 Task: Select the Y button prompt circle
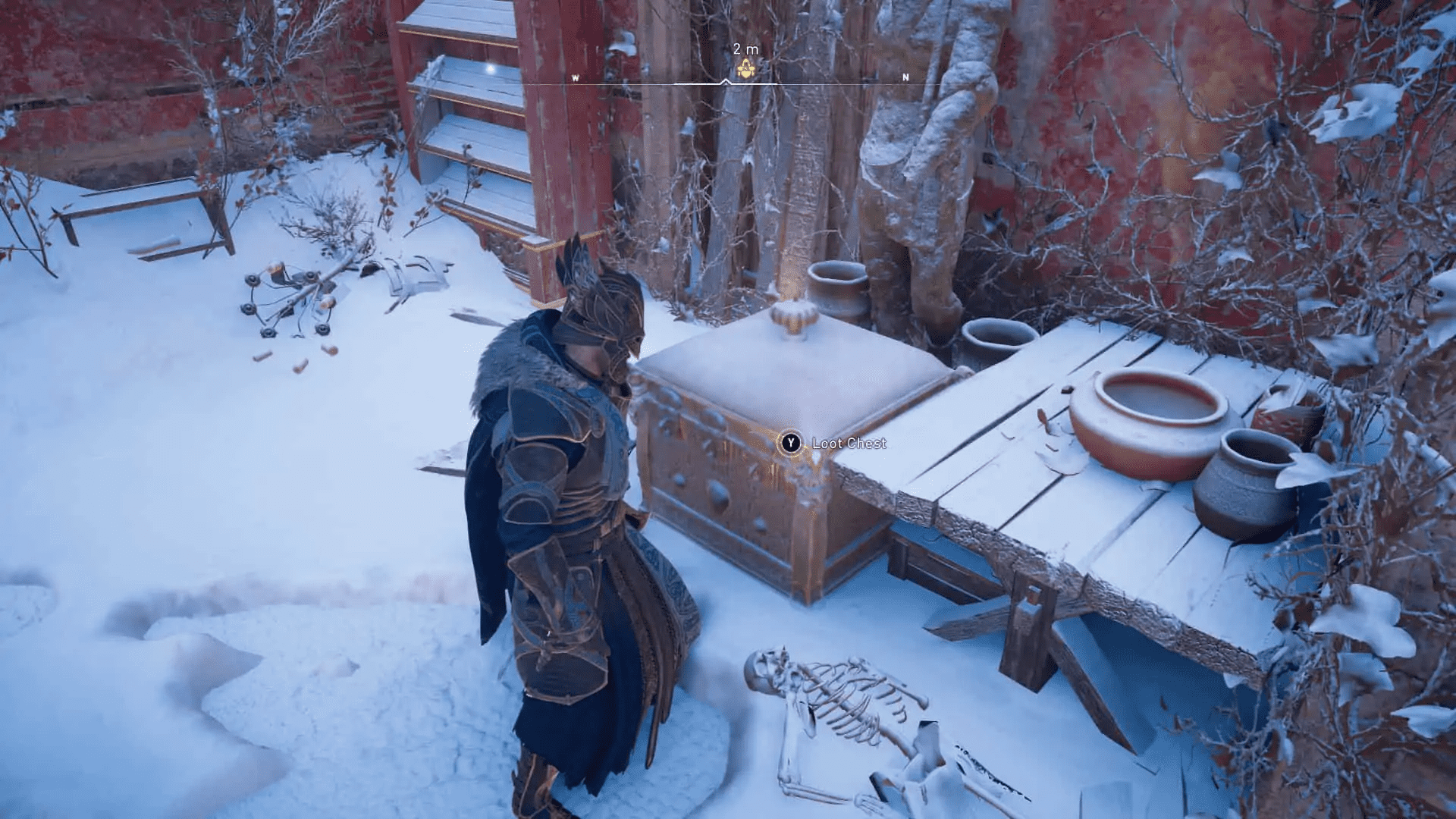tap(789, 442)
